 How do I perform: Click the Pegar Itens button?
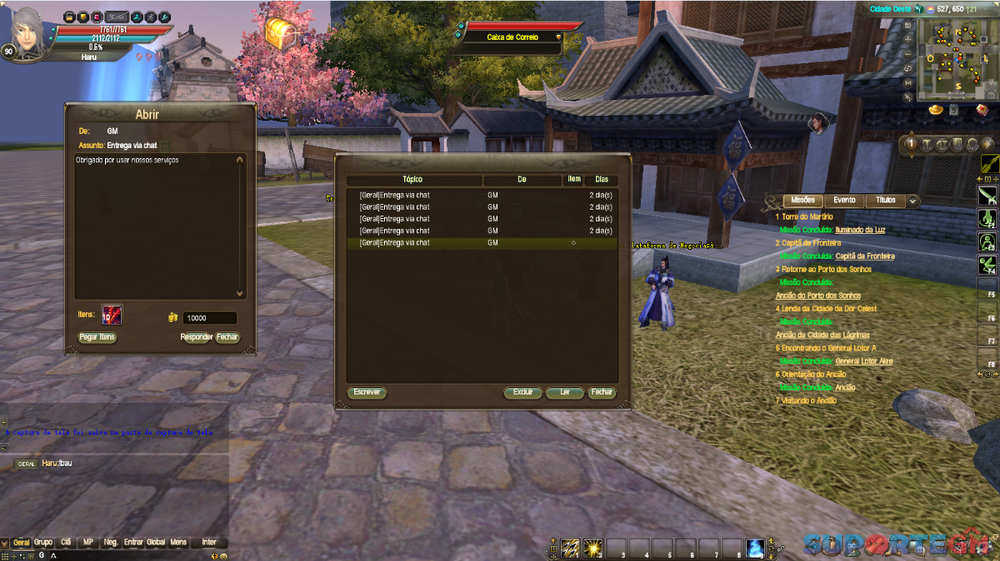pos(97,337)
